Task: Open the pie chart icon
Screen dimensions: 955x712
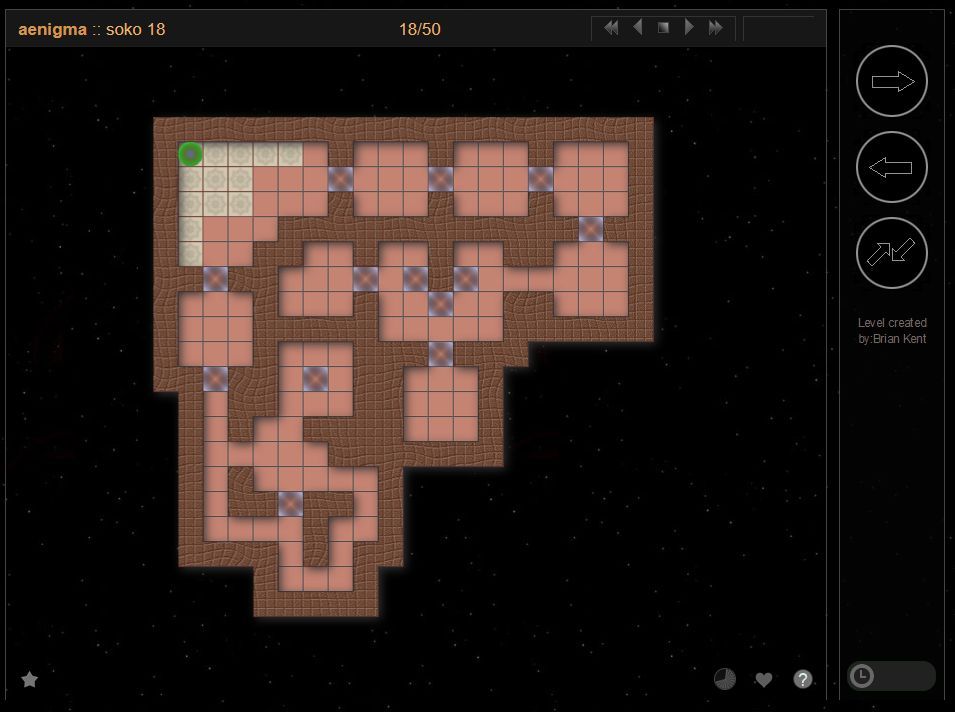Action: (x=725, y=680)
